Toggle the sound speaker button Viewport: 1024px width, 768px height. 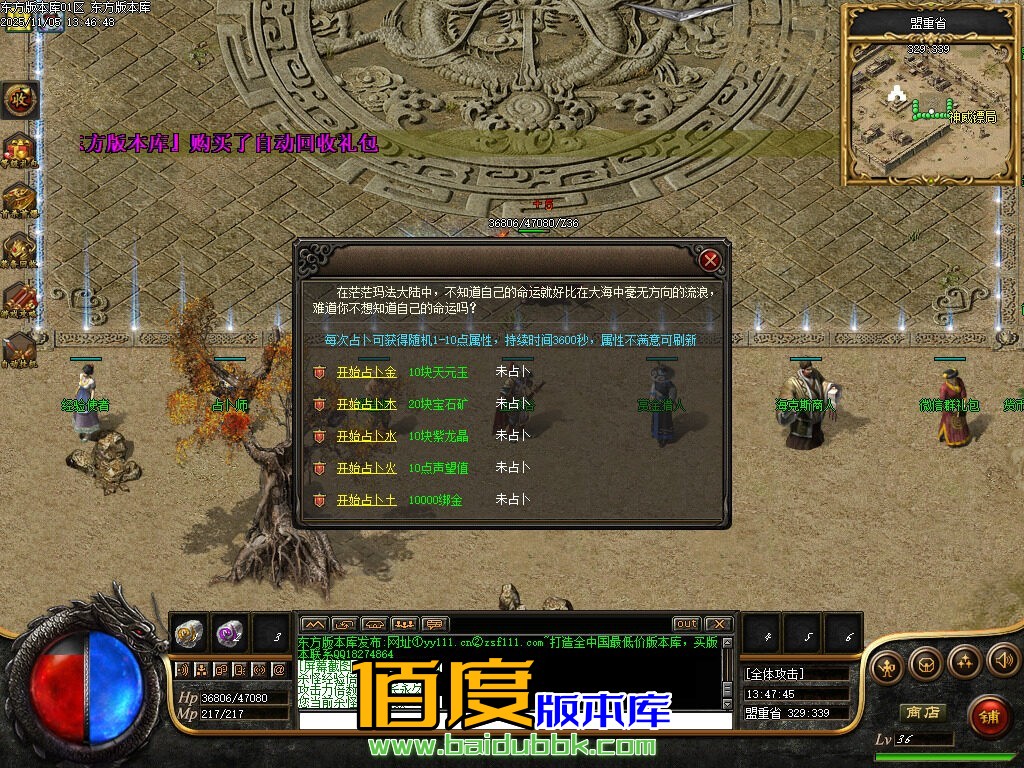[1003, 661]
